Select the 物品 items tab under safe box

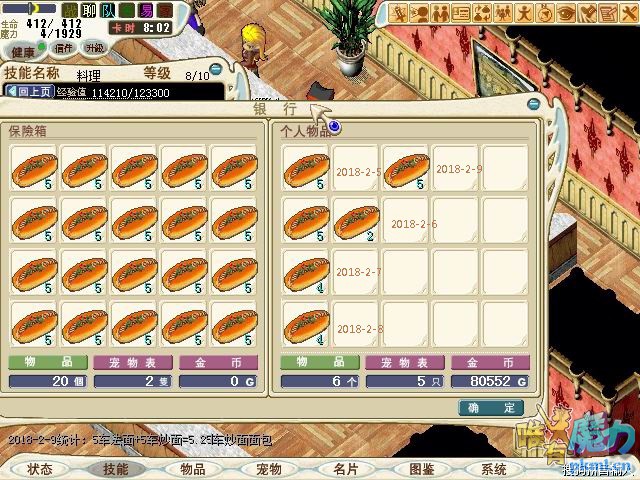(x=47, y=362)
